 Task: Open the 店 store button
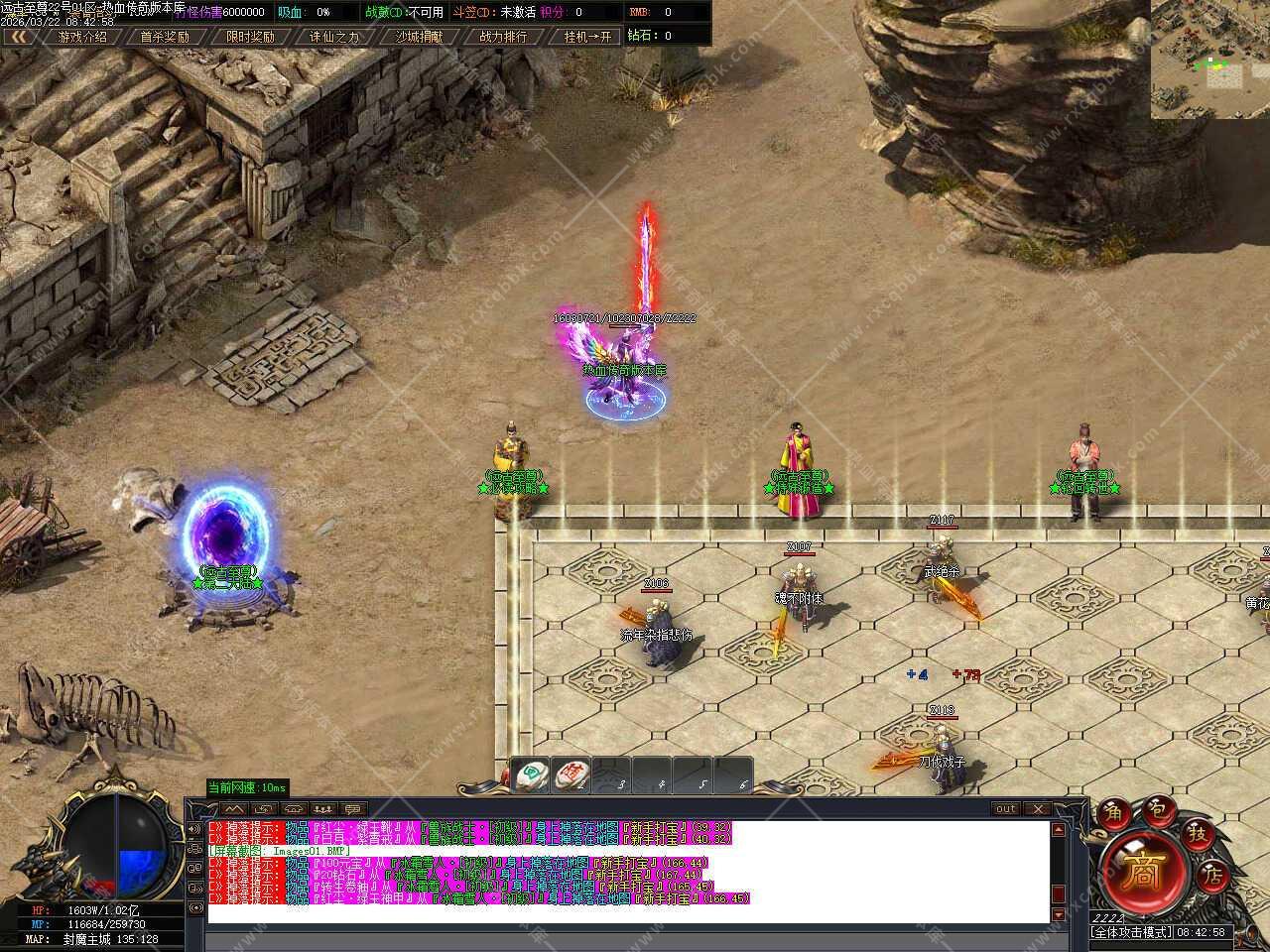(x=1212, y=876)
